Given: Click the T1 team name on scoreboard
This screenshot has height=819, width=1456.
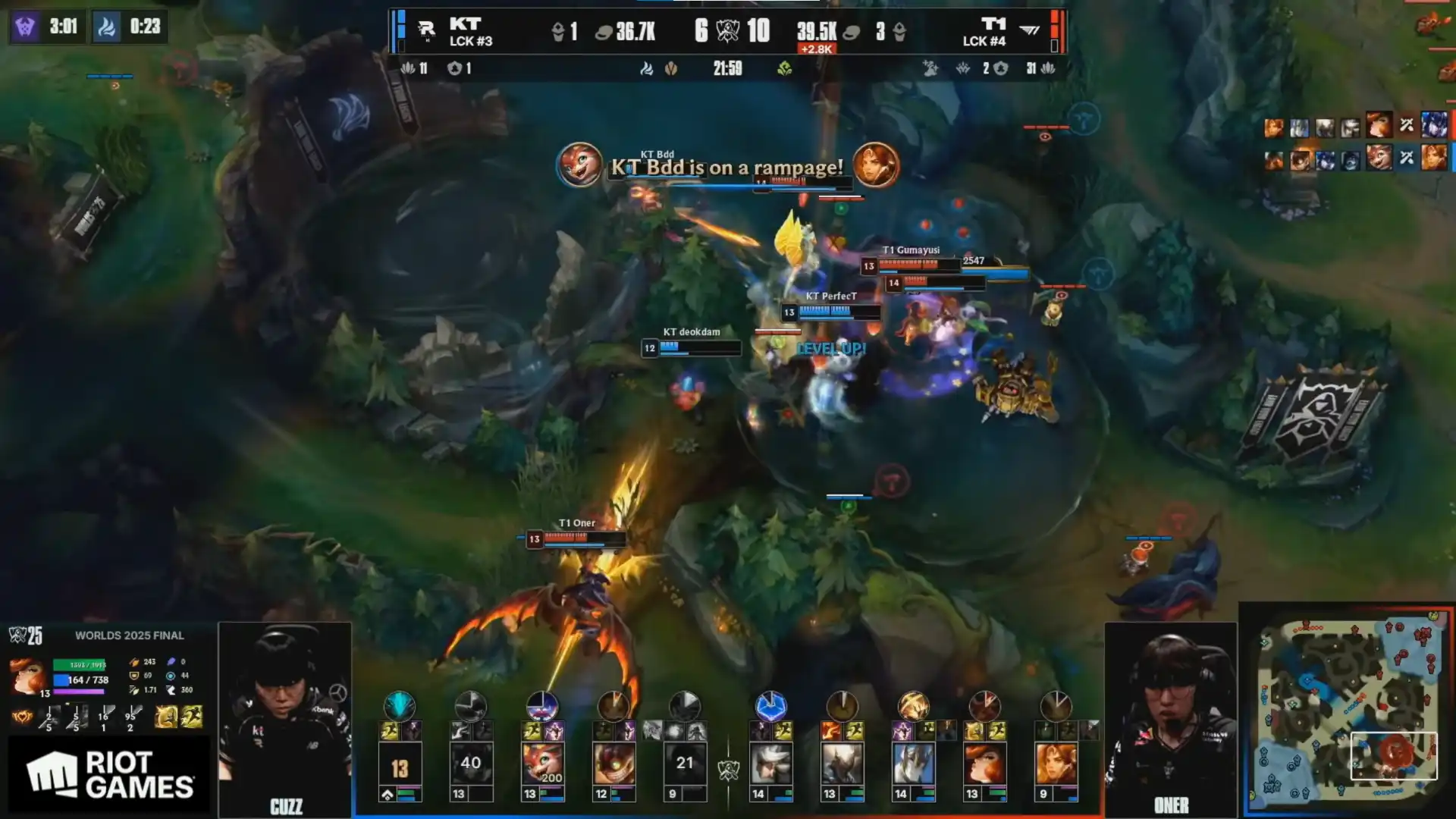Looking at the screenshot, I should click(993, 24).
